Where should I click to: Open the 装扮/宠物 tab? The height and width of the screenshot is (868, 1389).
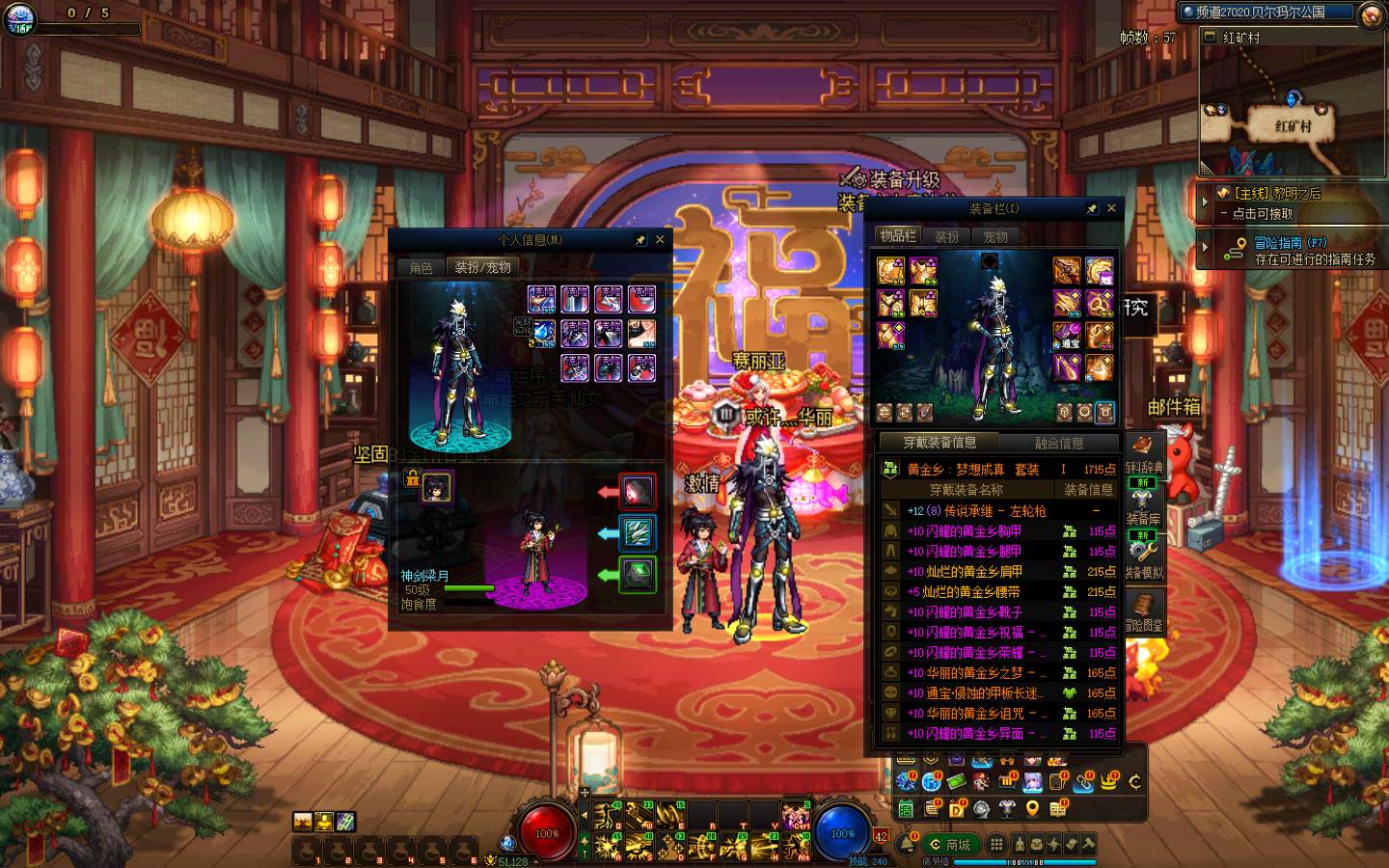tap(482, 267)
